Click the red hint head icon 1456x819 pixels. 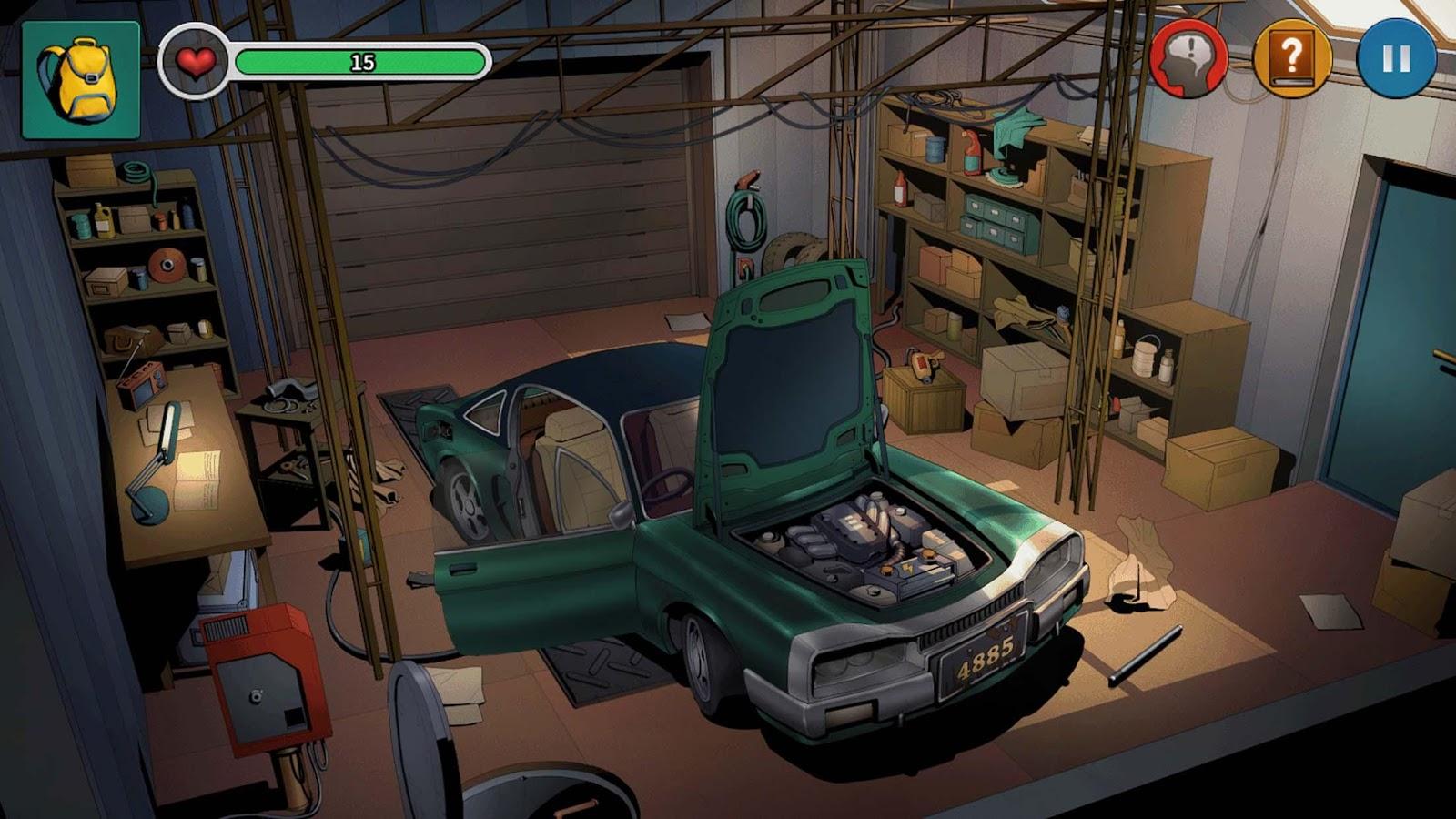tap(1188, 59)
